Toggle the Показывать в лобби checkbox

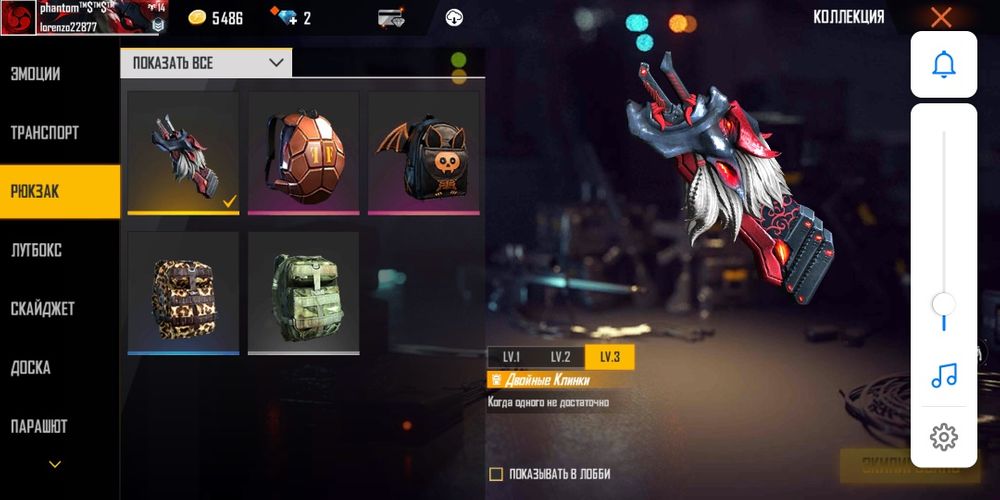pyautogui.click(x=496, y=474)
